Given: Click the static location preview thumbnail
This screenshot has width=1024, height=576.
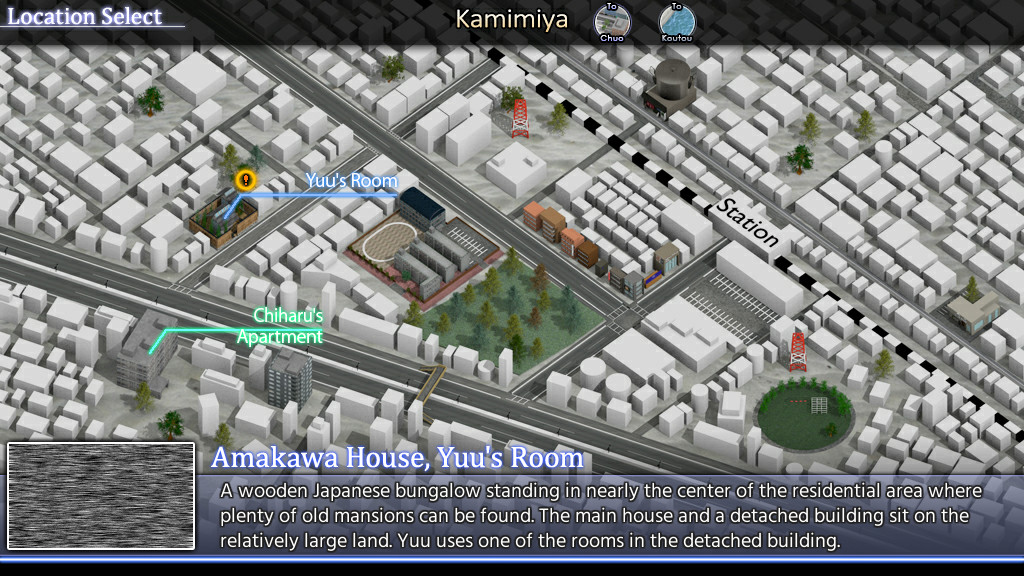Looking at the screenshot, I should click(101, 496).
